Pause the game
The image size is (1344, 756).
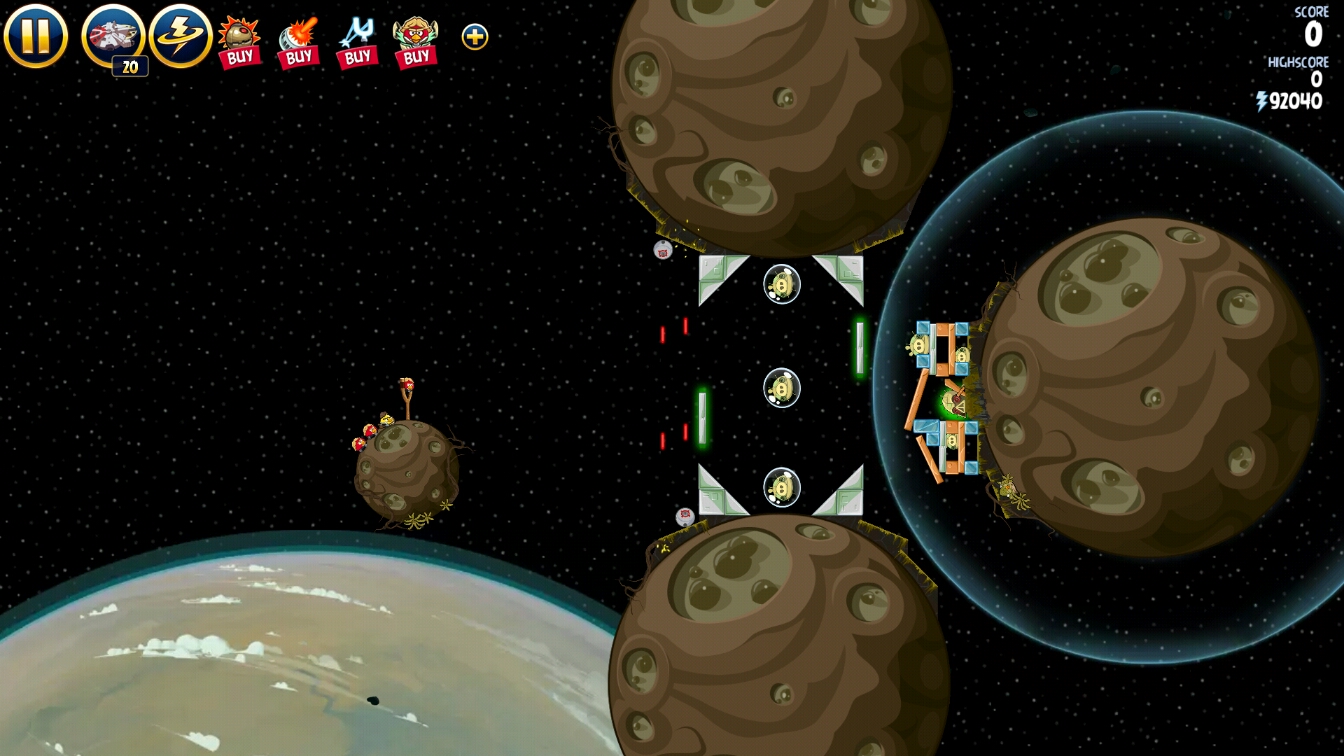[35, 36]
